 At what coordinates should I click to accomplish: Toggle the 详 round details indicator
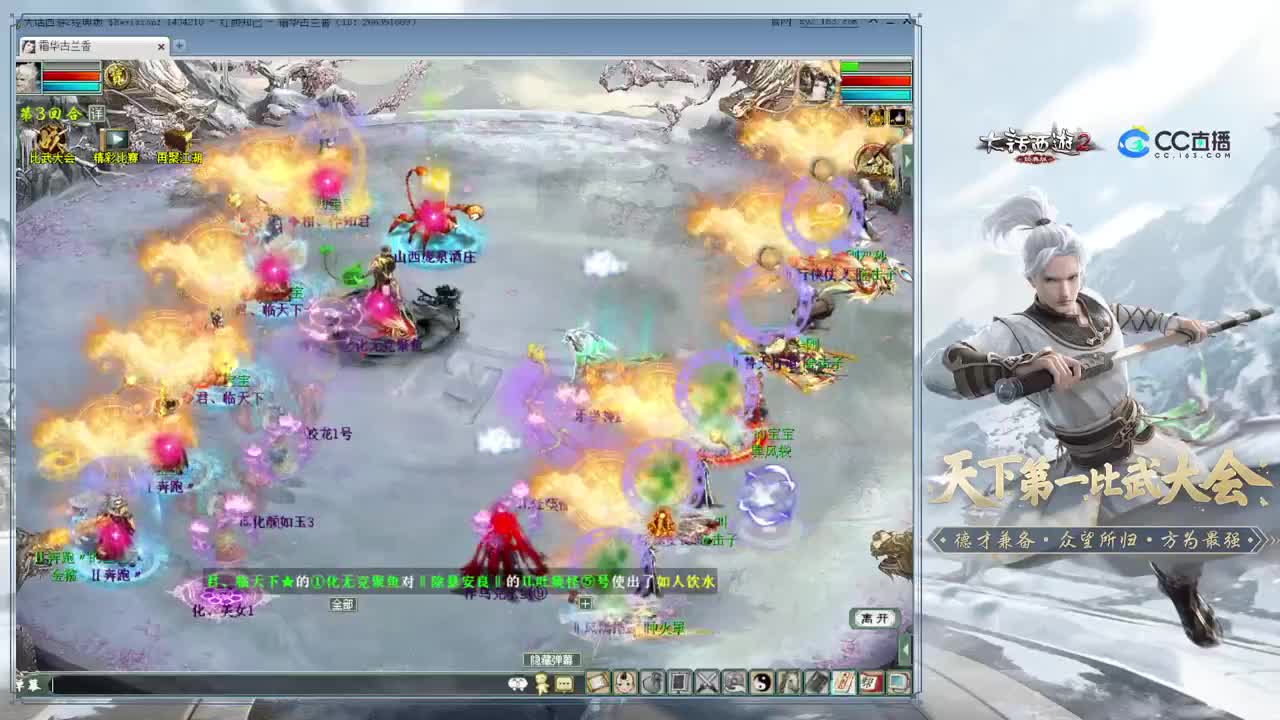point(97,113)
